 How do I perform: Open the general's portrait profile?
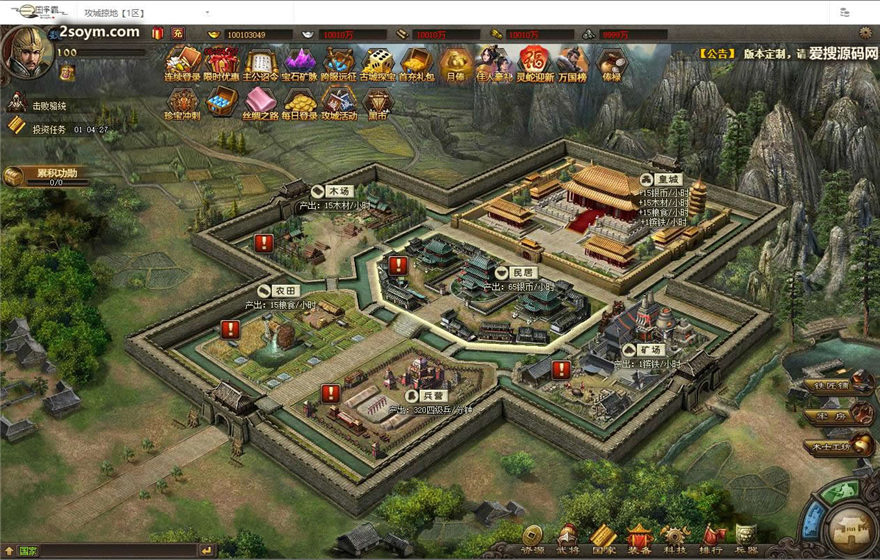click(26, 52)
